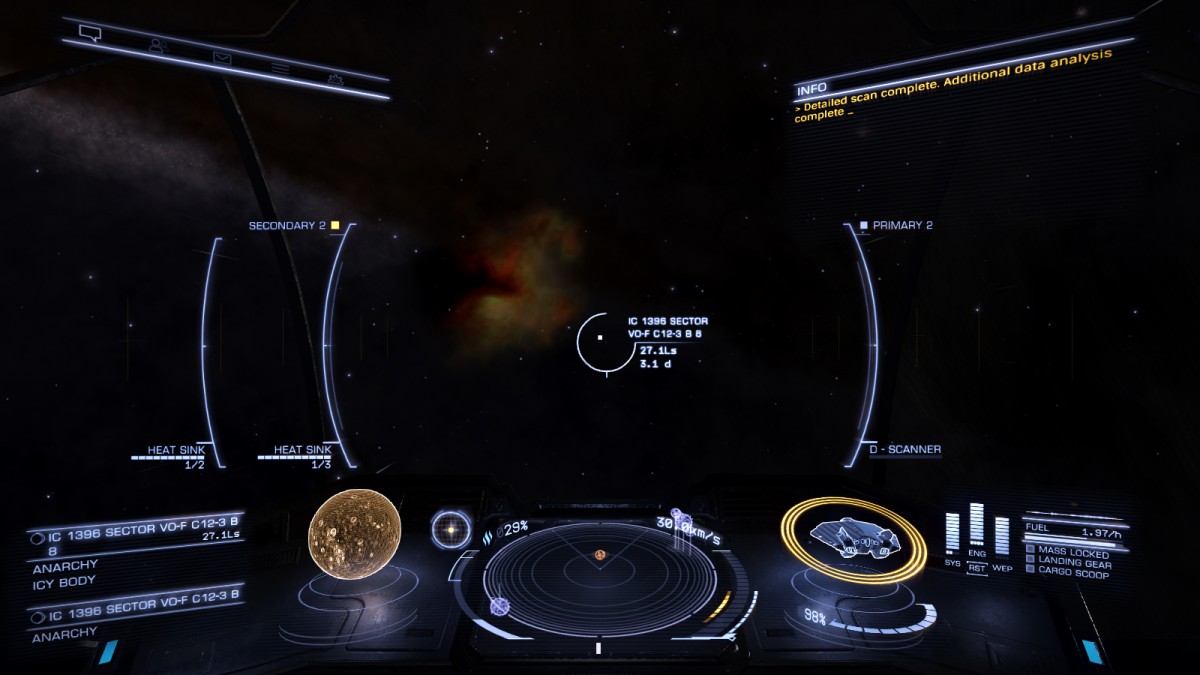Select the targeted icy planet hologram
1200x675 pixels.
click(x=354, y=532)
